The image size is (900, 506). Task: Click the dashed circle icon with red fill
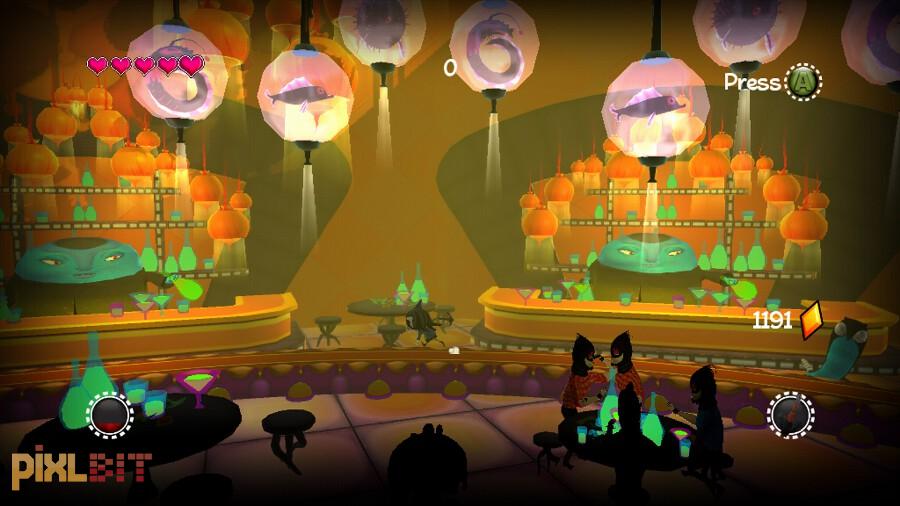tap(109, 413)
